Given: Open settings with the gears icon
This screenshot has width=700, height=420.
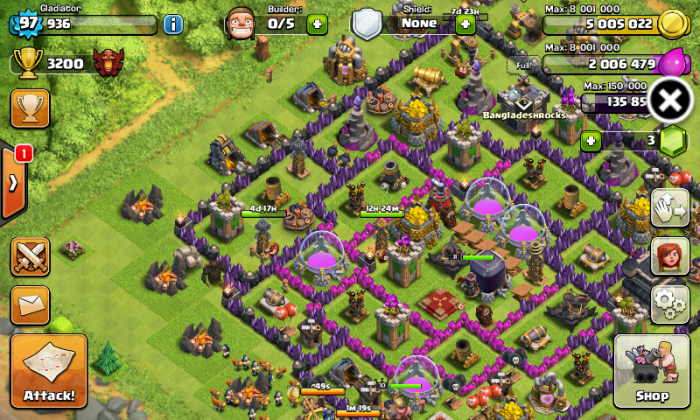Looking at the screenshot, I should pos(669,303).
